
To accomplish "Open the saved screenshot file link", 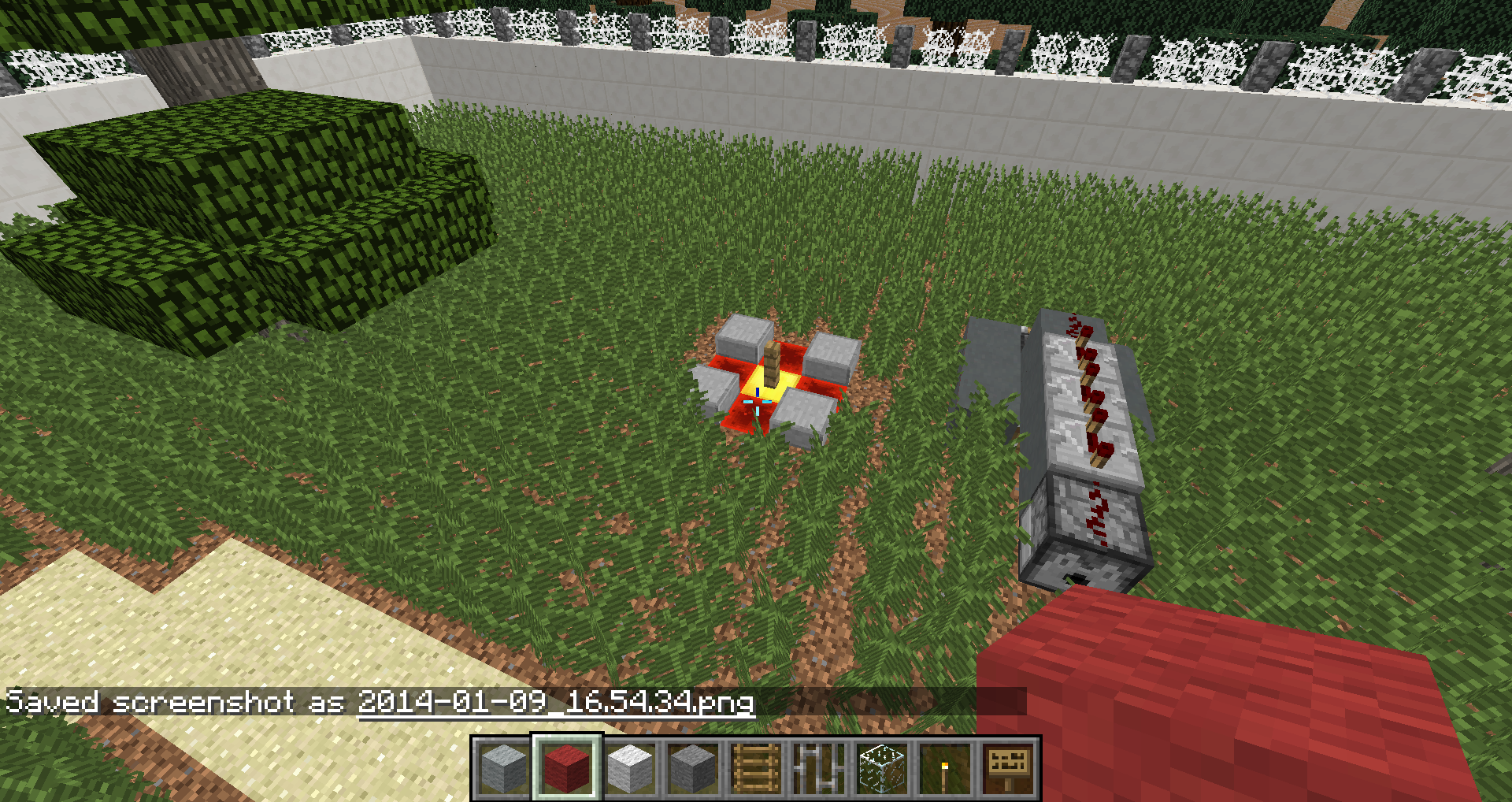I will [x=556, y=702].
